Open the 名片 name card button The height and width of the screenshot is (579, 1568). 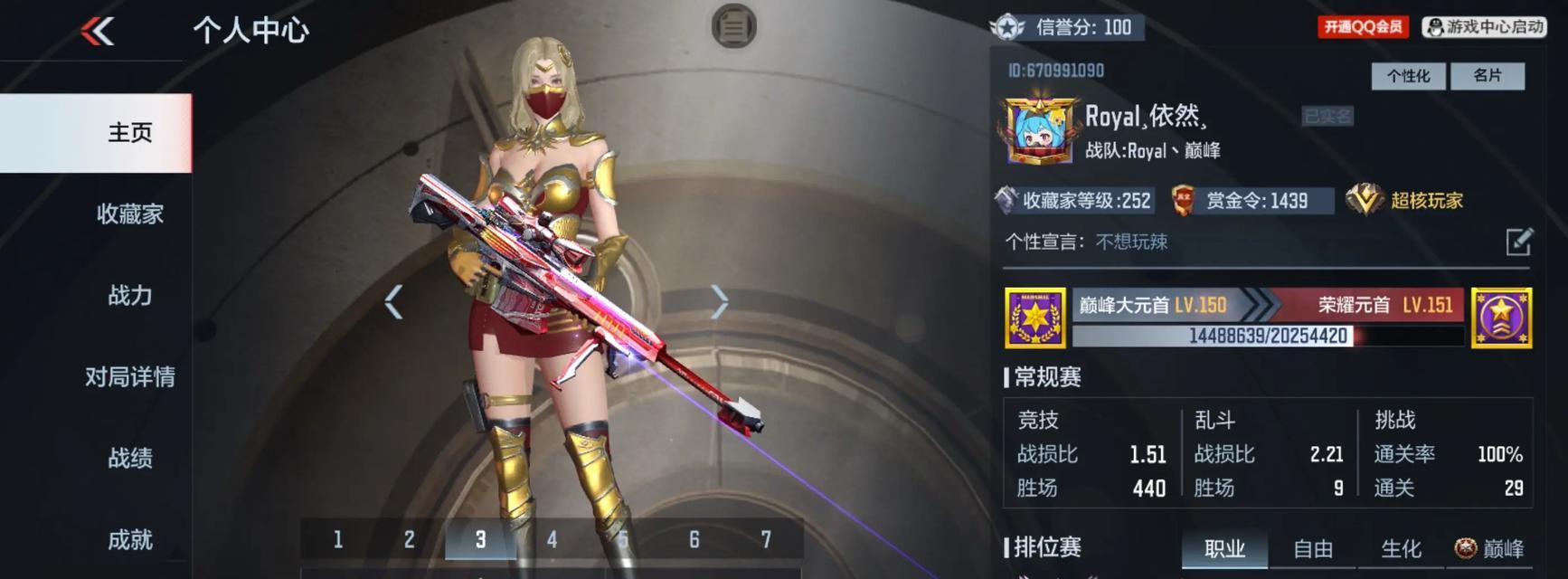coord(1487,76)
